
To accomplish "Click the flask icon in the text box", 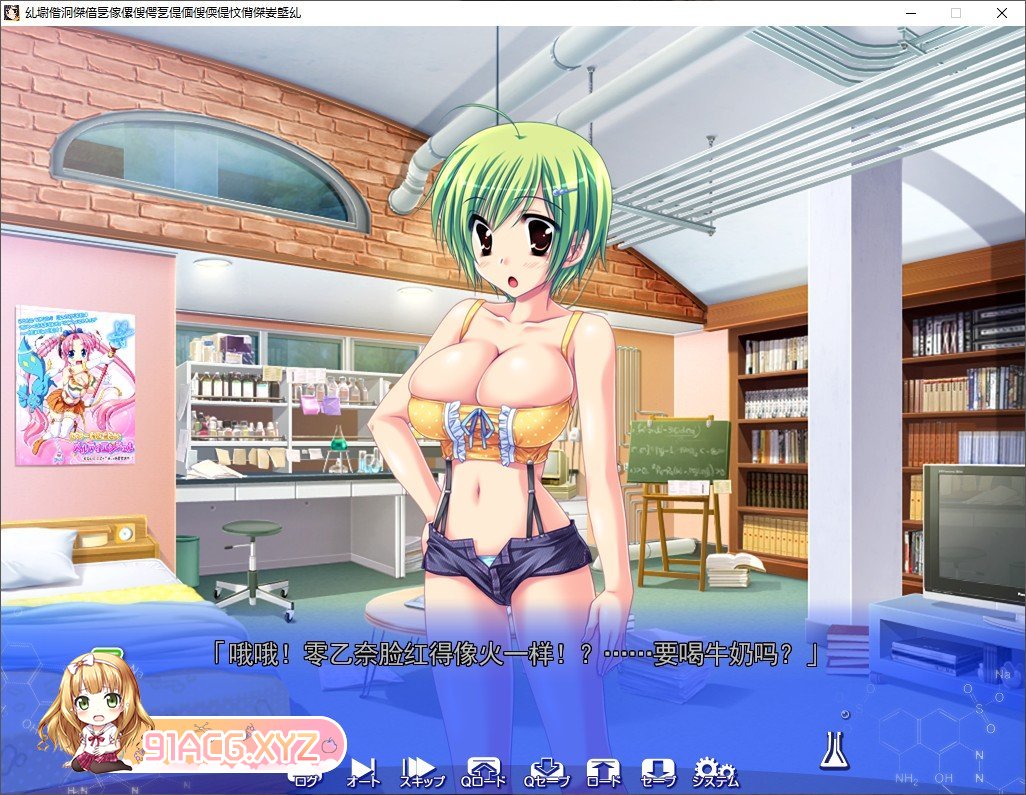I will (834, 748).
